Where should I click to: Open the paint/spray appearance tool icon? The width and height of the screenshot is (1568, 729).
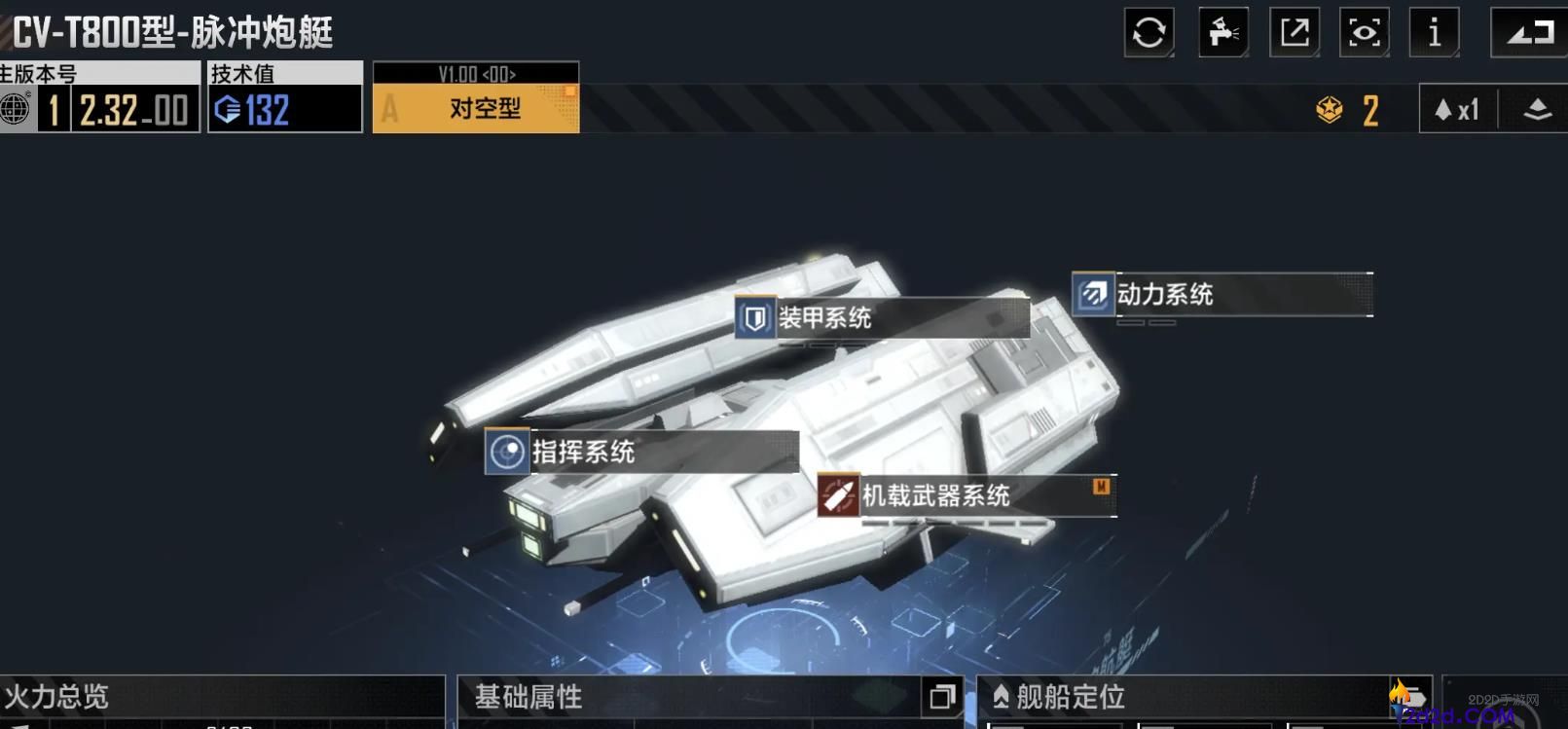pyautogui.click(x=1222, y=31)
